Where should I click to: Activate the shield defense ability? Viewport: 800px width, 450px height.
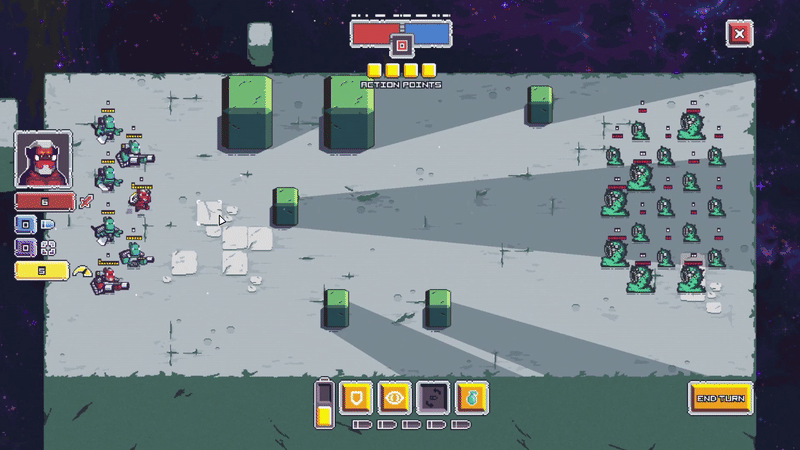point(355,397)
